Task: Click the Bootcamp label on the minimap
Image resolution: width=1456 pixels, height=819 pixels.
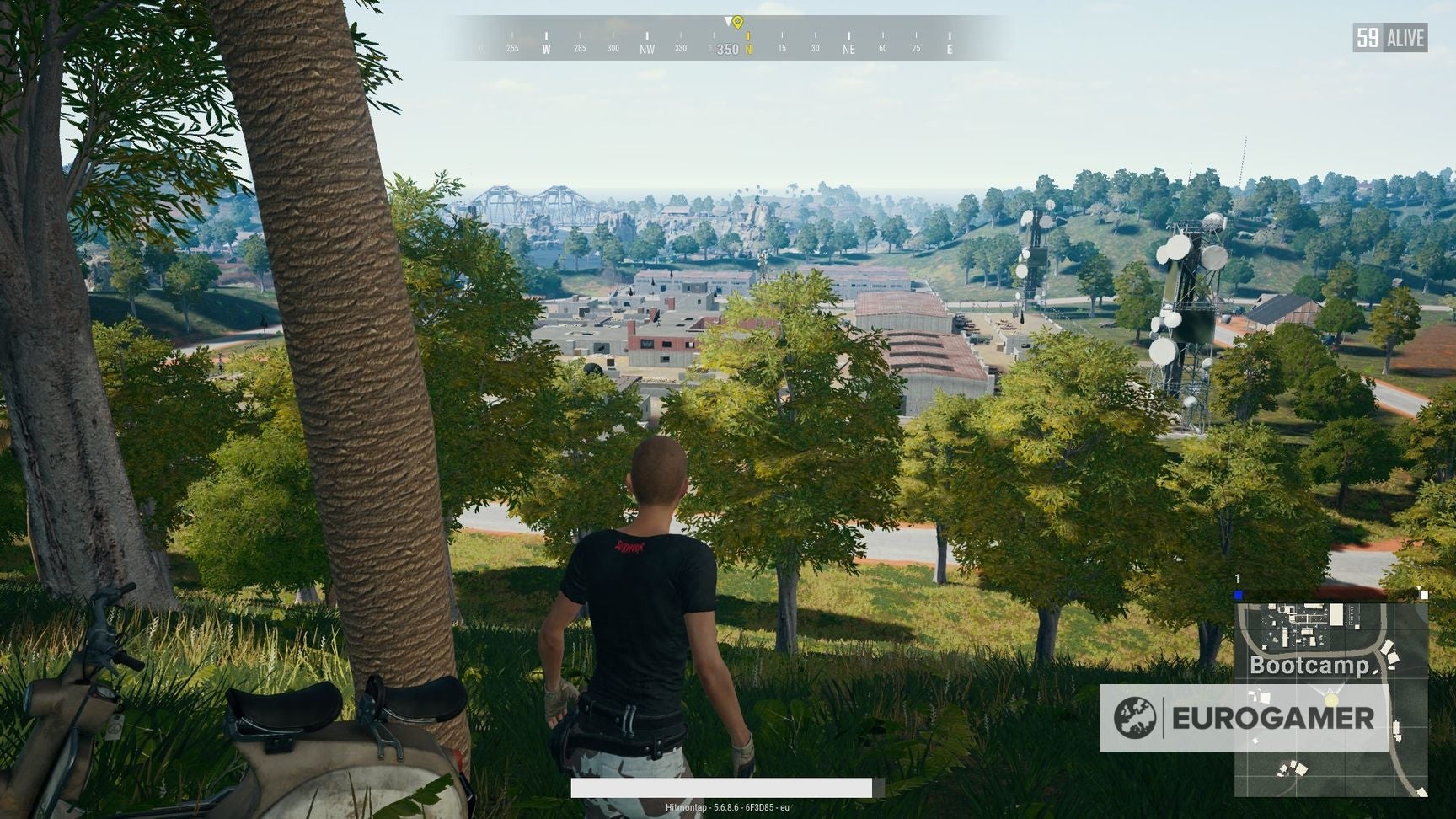Action: coord(1309,665)
